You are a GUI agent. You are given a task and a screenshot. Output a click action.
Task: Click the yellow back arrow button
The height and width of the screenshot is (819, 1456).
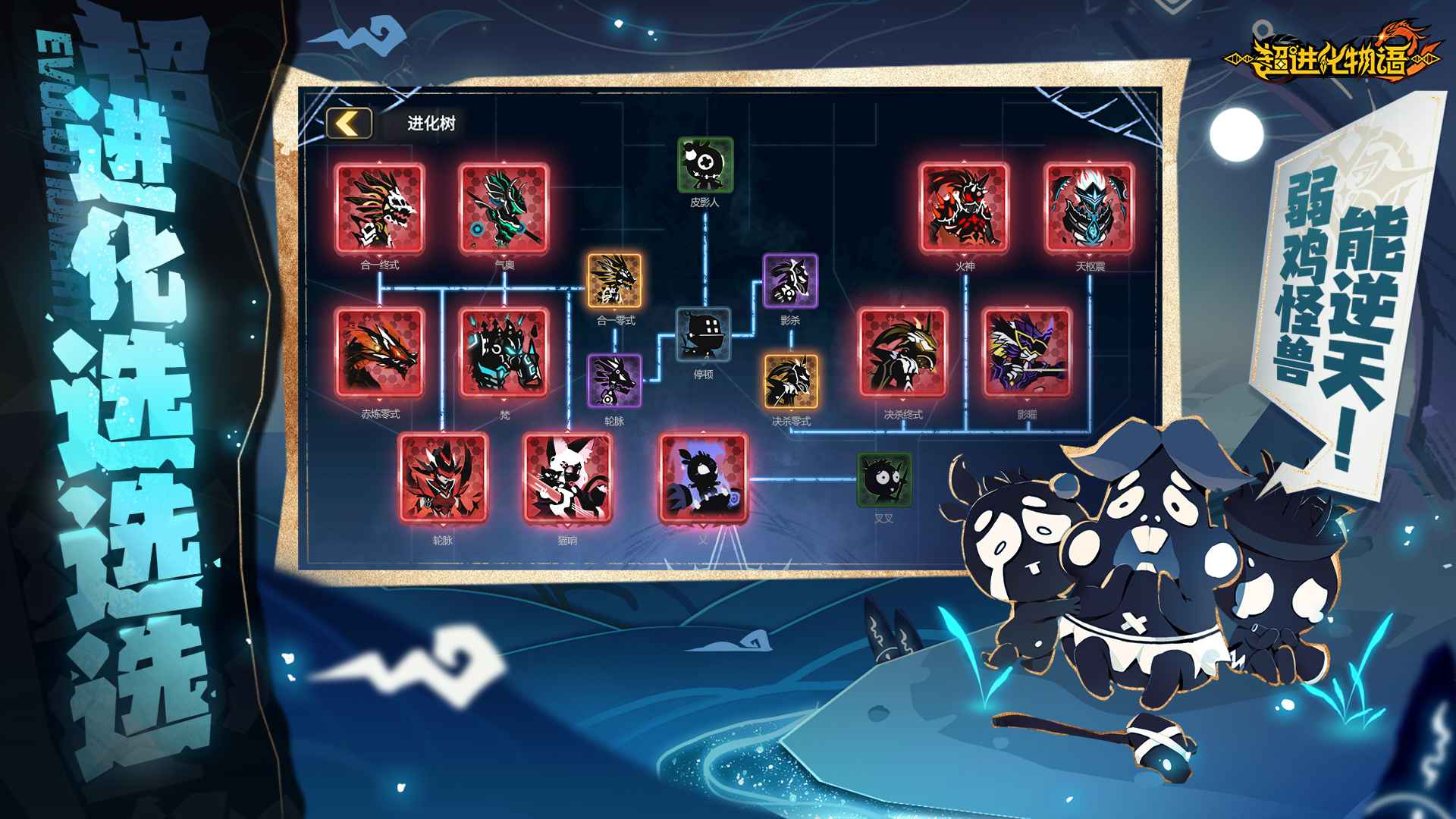pyautogui.click(x=349, y=124)
